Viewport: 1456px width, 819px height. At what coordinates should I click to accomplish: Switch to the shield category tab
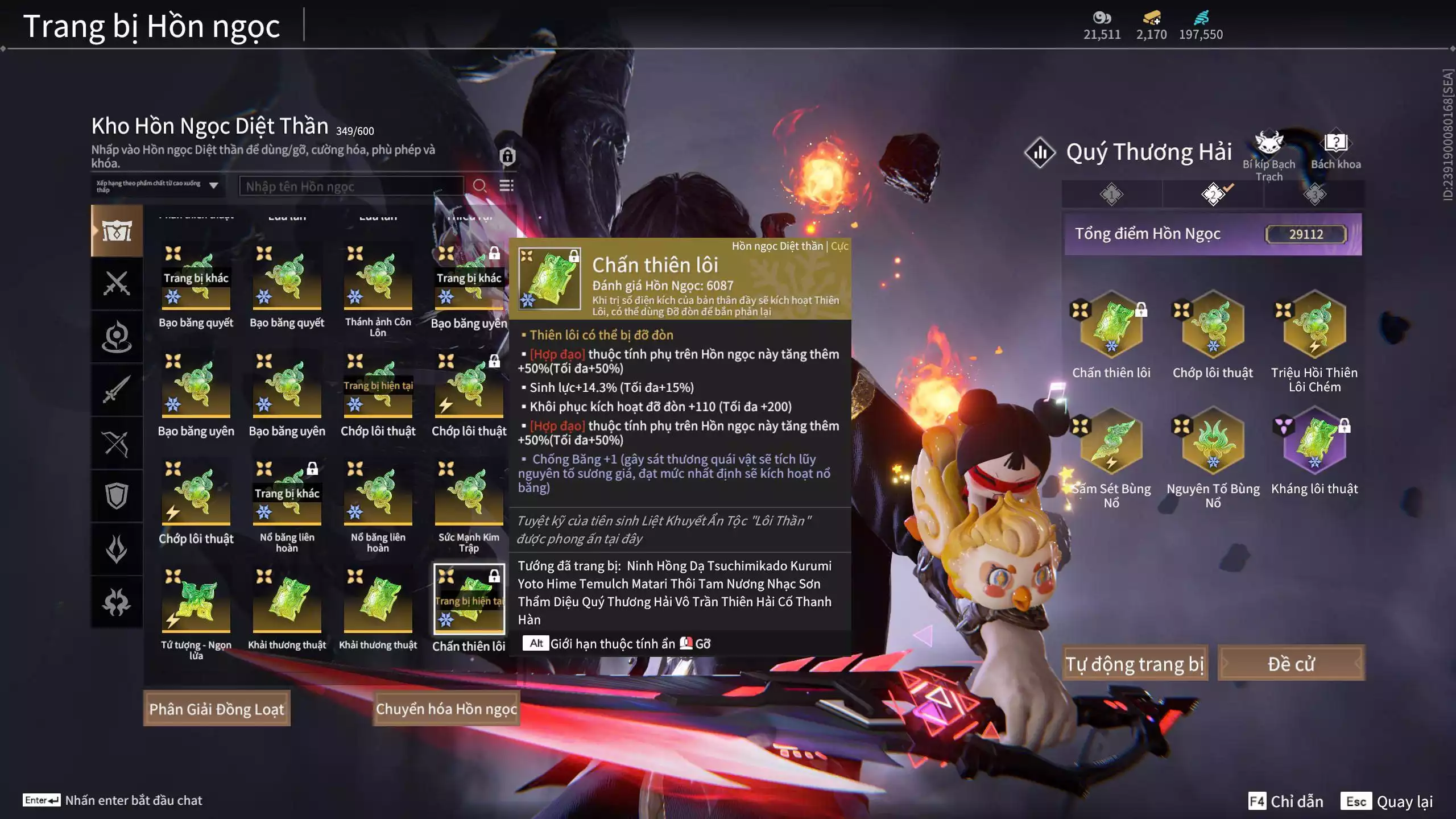(x=117, y=496)
